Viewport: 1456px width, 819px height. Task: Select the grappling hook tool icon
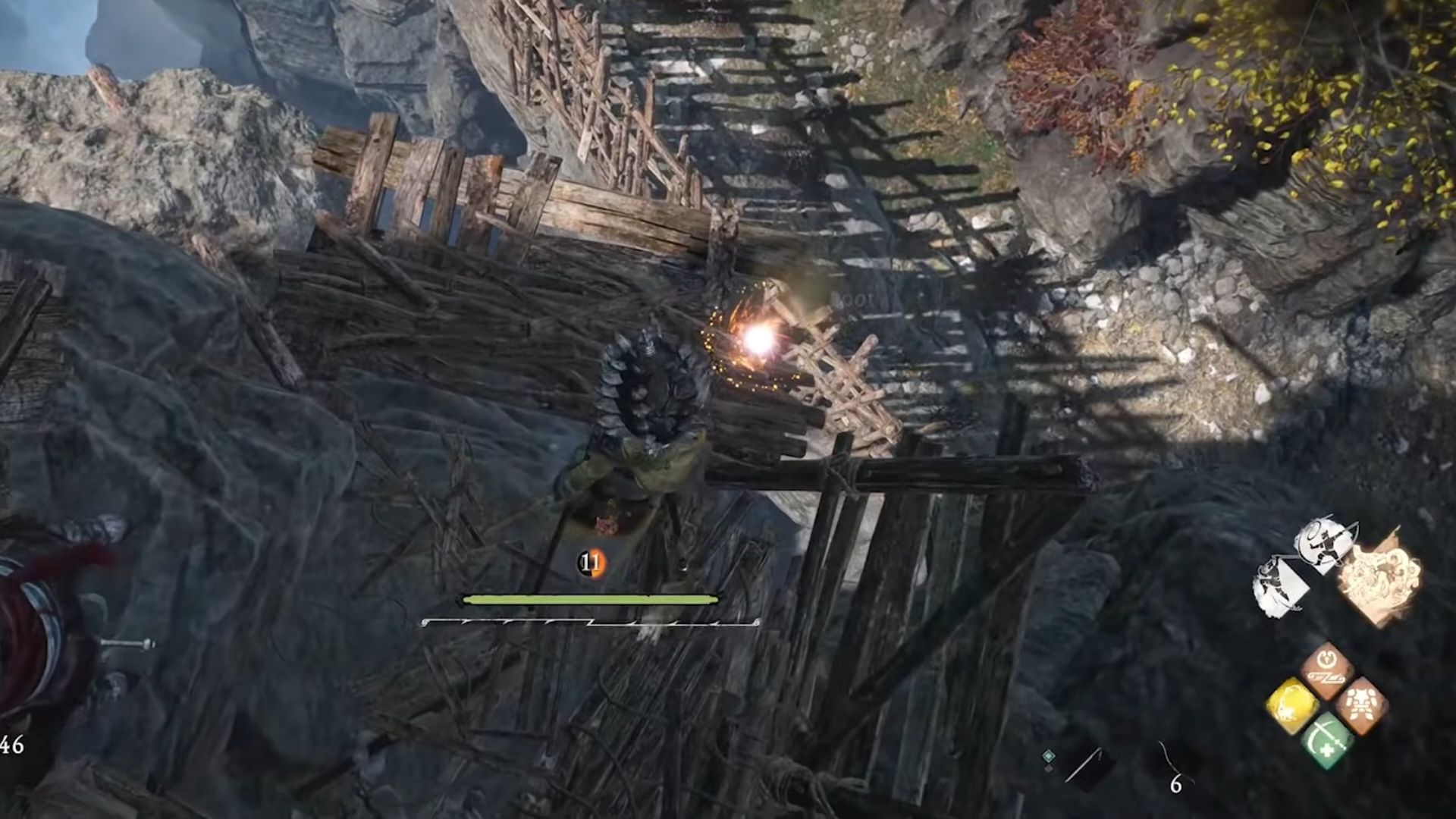pyautogui.click(x=1084, y=764)
